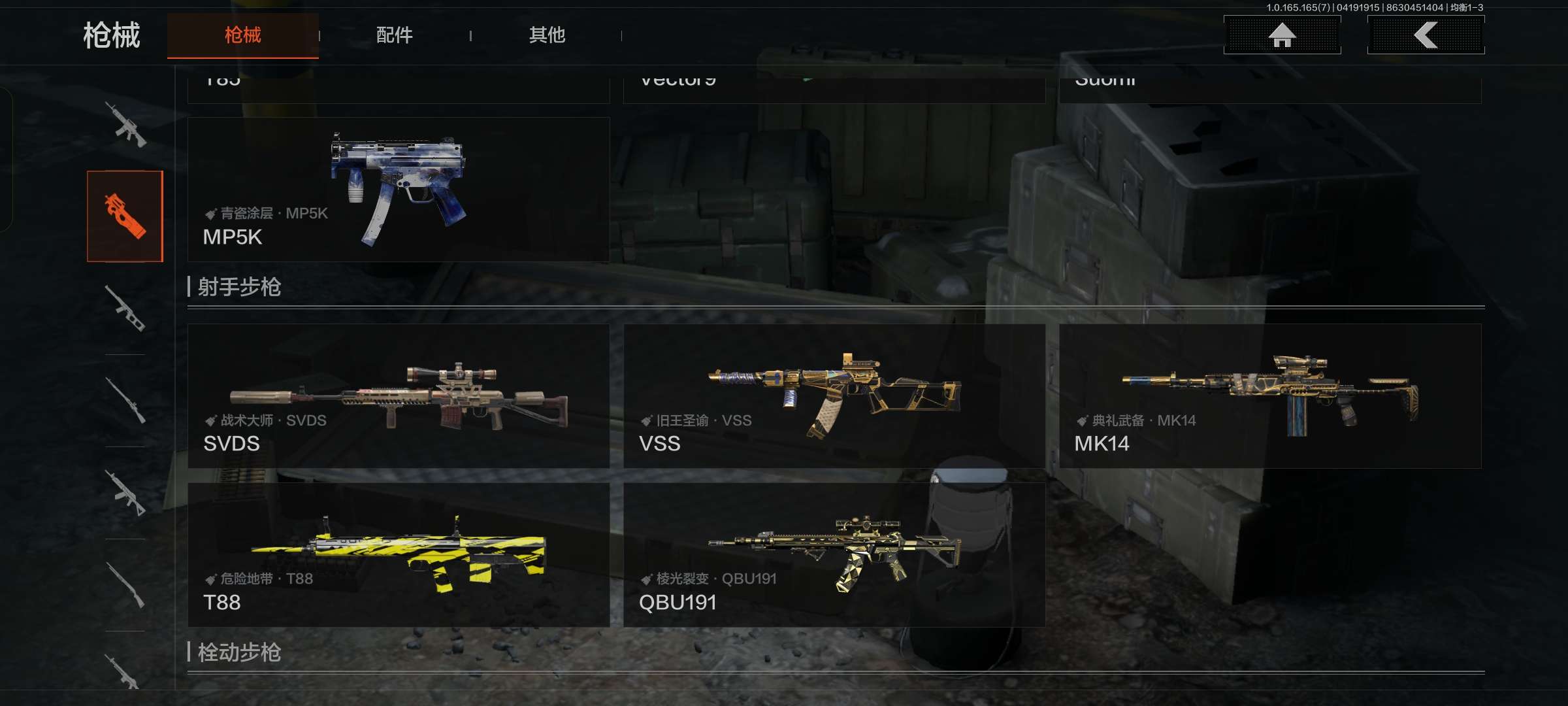Choose the SVDS marksman rifle

point(399,396)
